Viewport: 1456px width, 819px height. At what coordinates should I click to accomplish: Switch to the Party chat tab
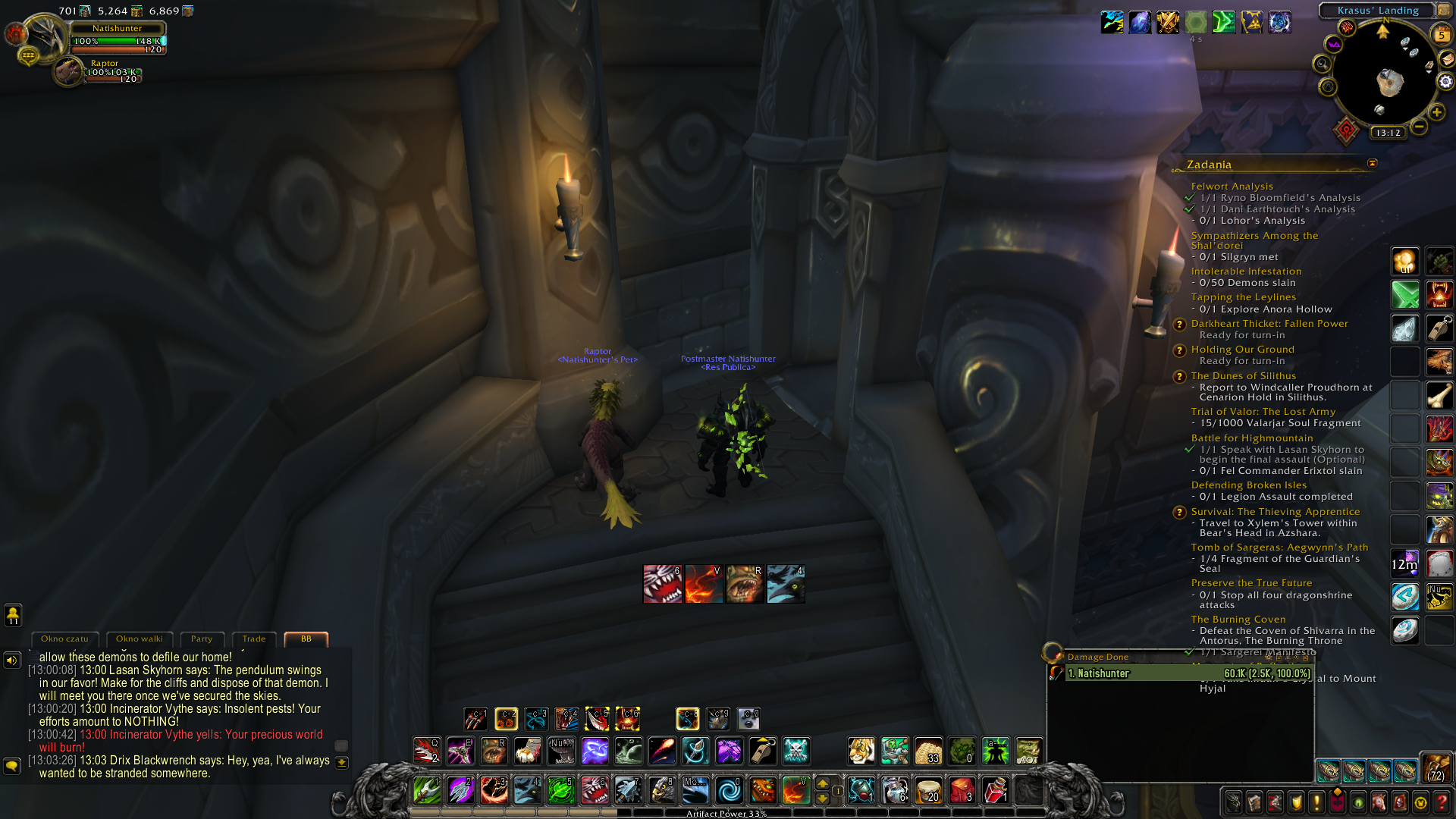(x=202, y=639)
